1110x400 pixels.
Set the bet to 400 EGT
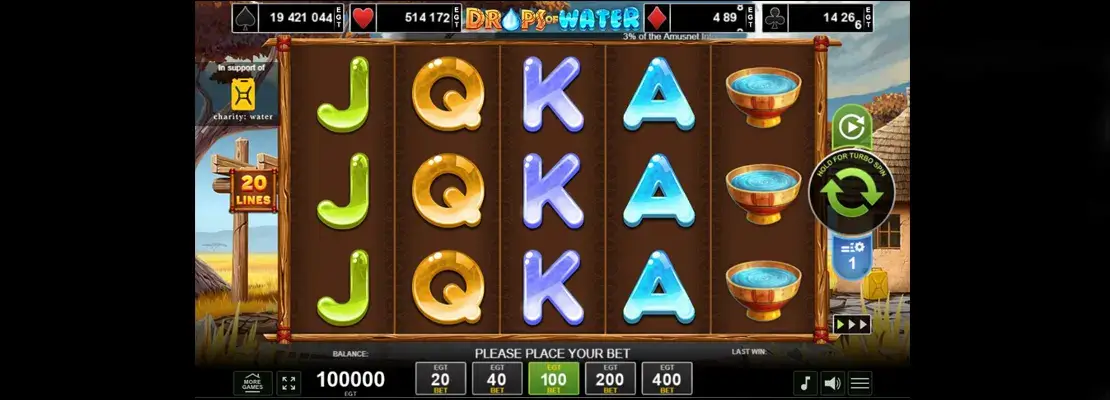[x=667, y=379]
